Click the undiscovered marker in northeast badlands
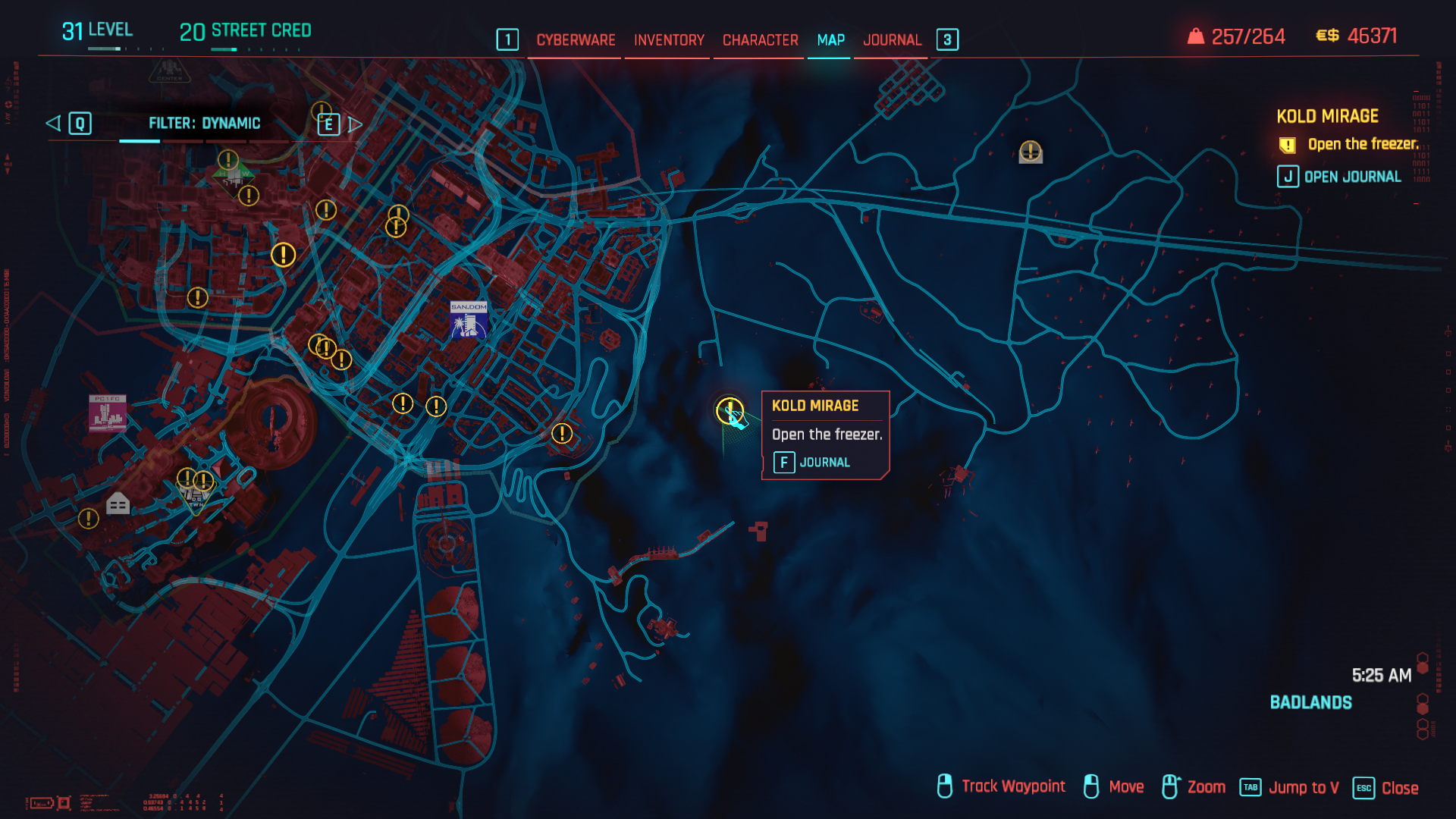This screenshot has height=819, width=1456. click(x=1030, y=151)
